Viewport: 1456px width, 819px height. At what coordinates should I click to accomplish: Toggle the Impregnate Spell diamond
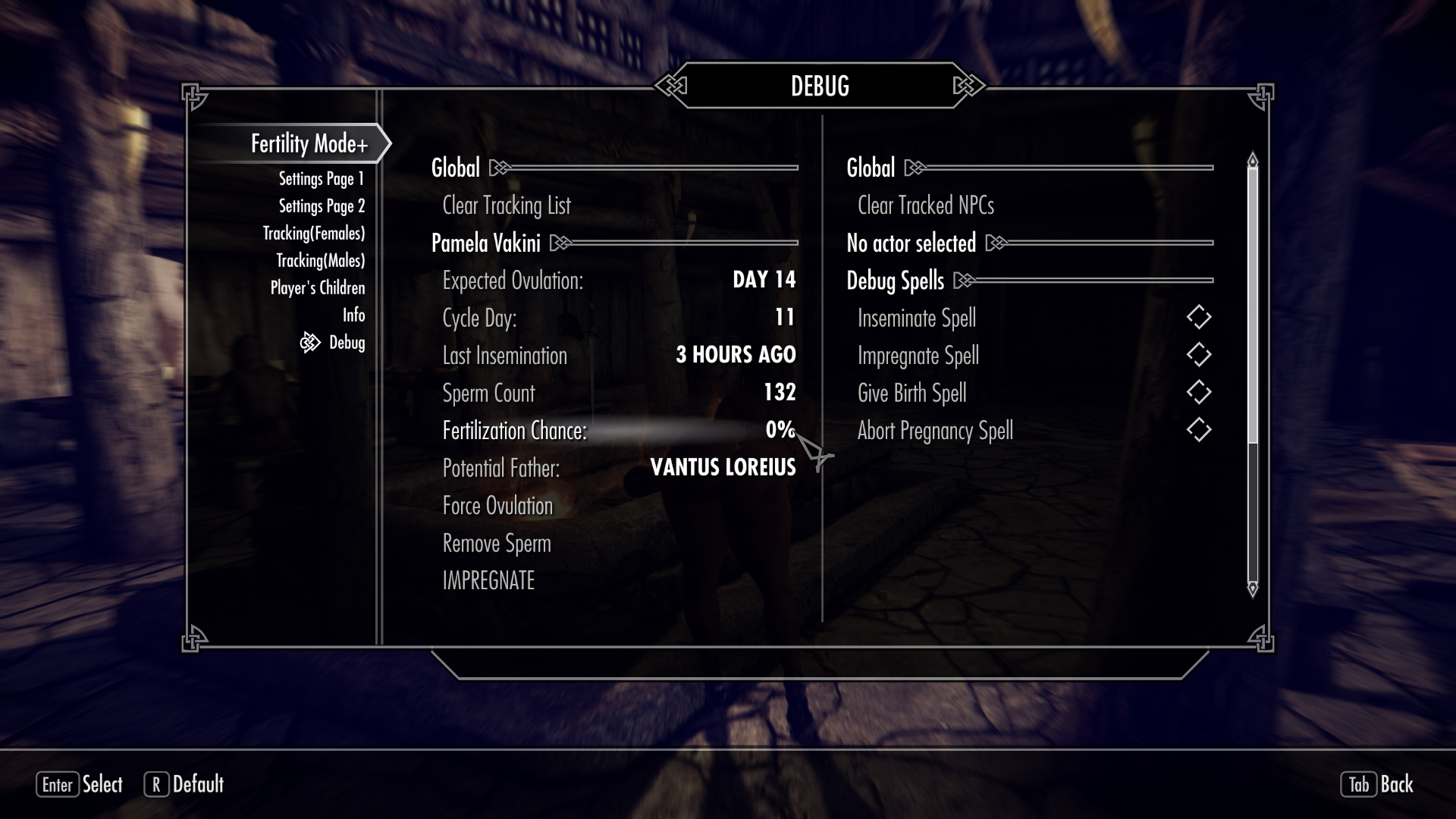click(x=1199, y=355)
